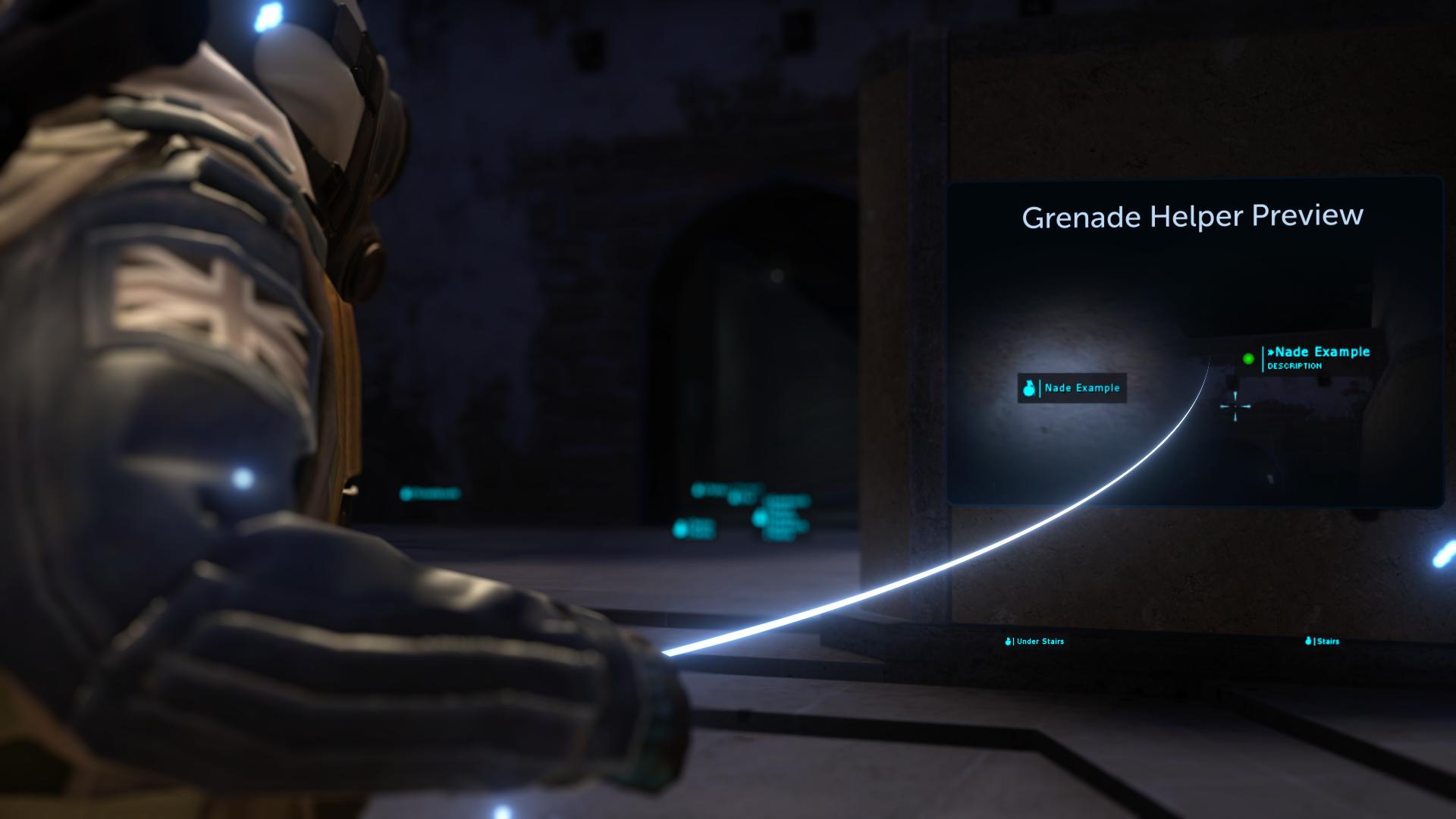Select the crosshair marker in the preview

[1234, 406]
